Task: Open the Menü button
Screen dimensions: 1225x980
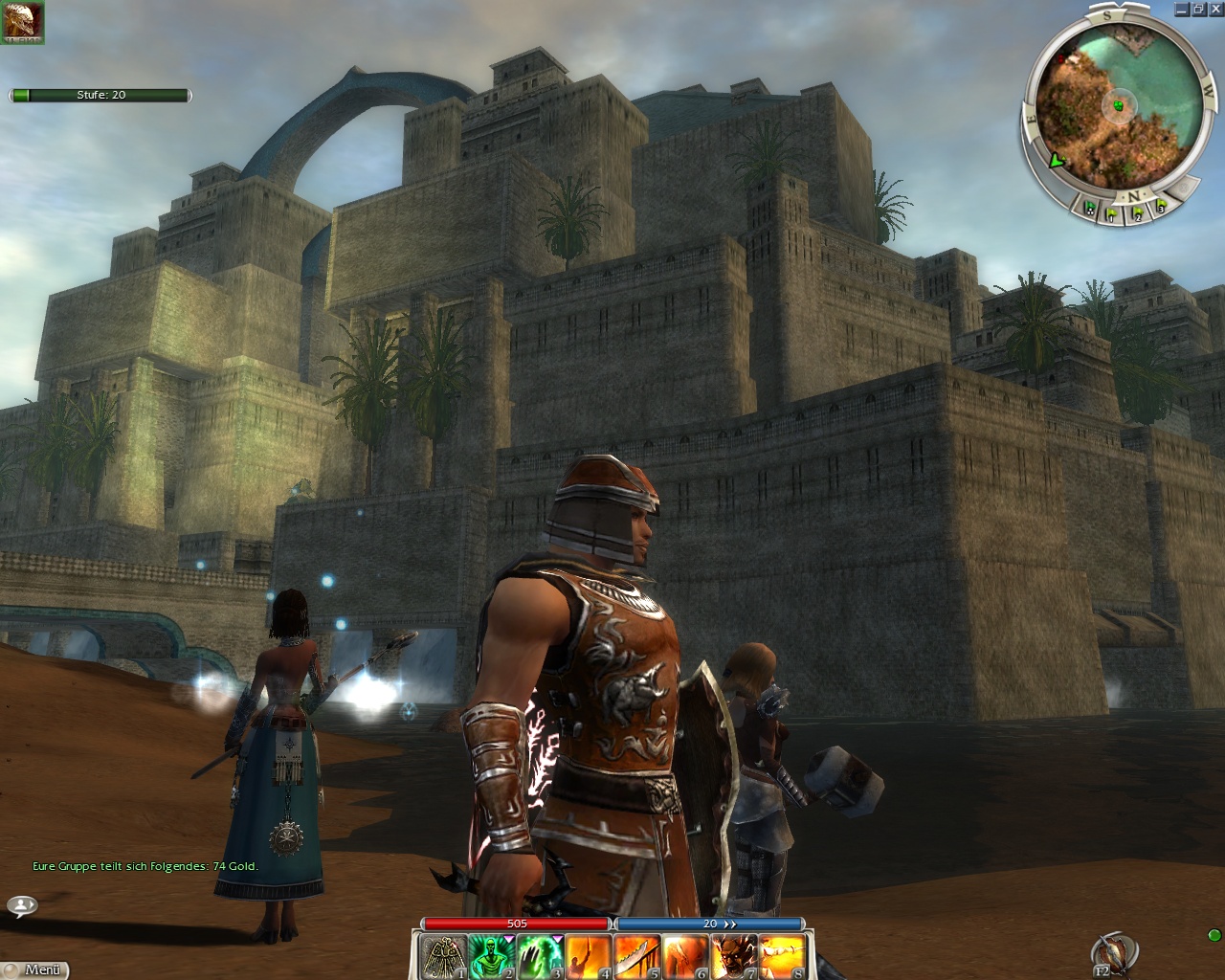Action: [35, 969]
